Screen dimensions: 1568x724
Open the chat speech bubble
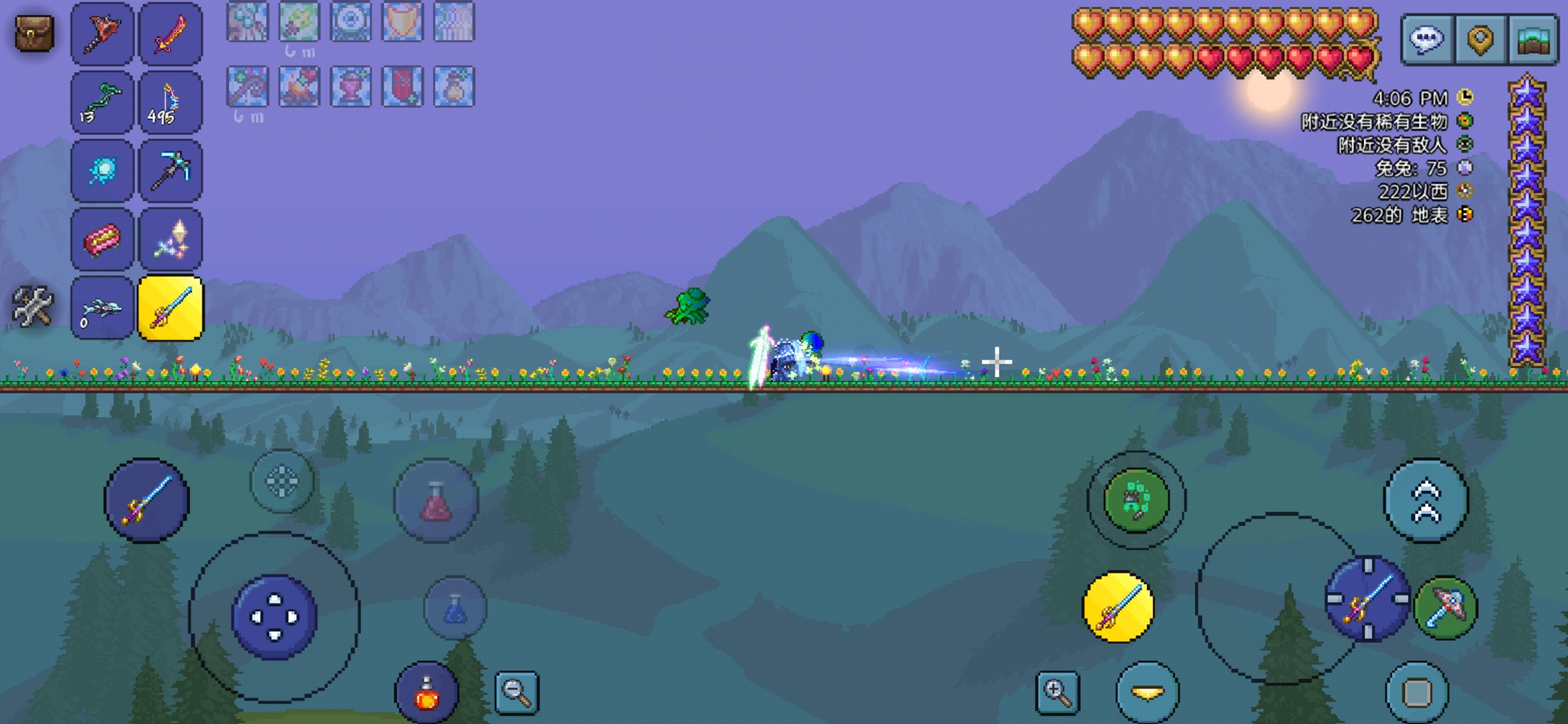coord(1427,40)
